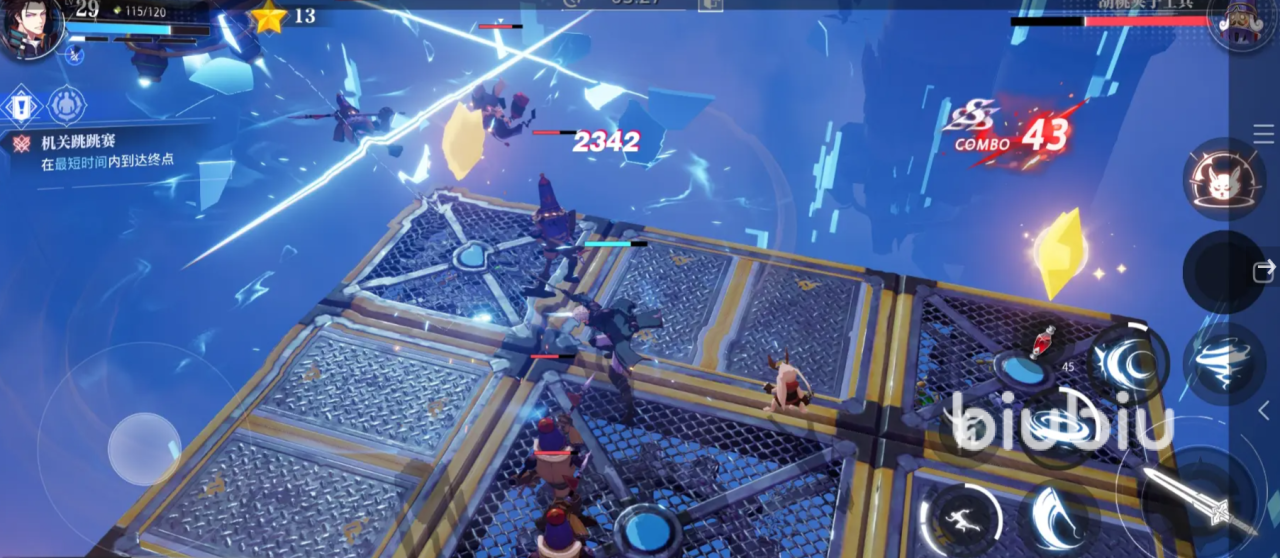
Task: Activate the tornado whirlwind skill
Action: pos(1224,362)
